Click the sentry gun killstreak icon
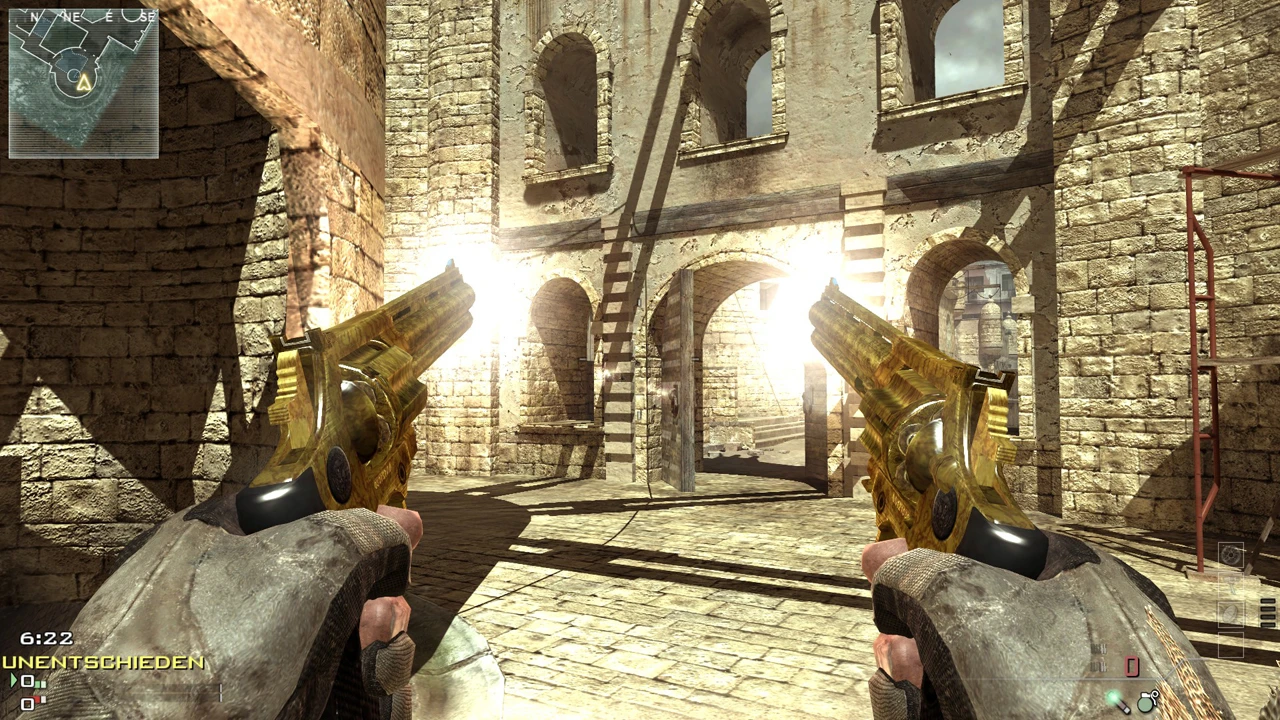This screenshot has width=1280, height=720. [x=1231, y=584]
